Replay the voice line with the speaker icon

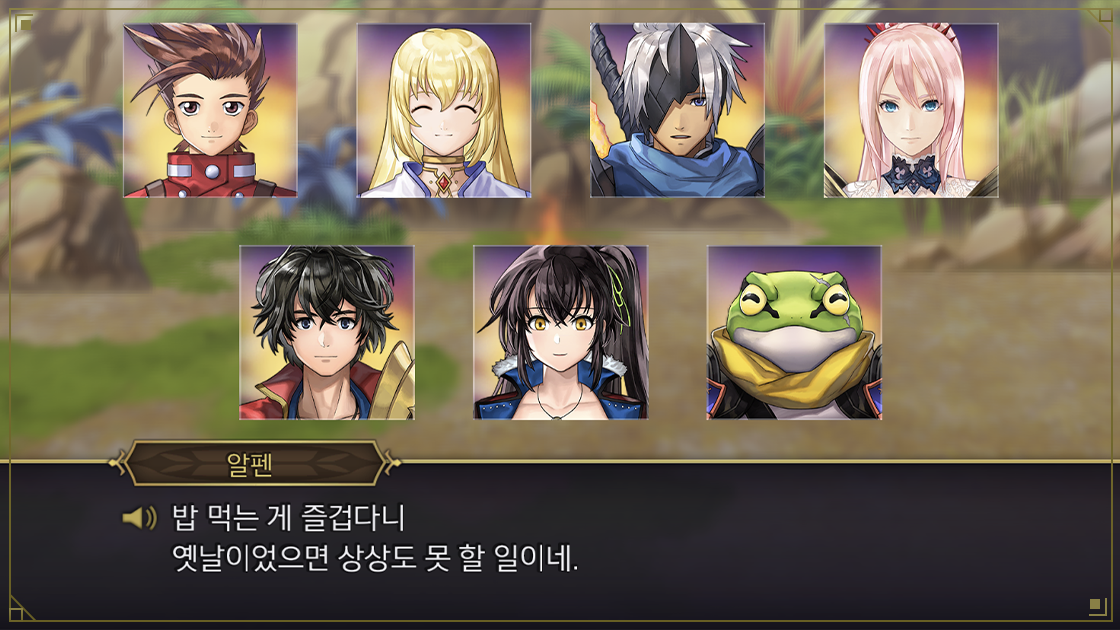pyautogui.click(x=139, y=518)
